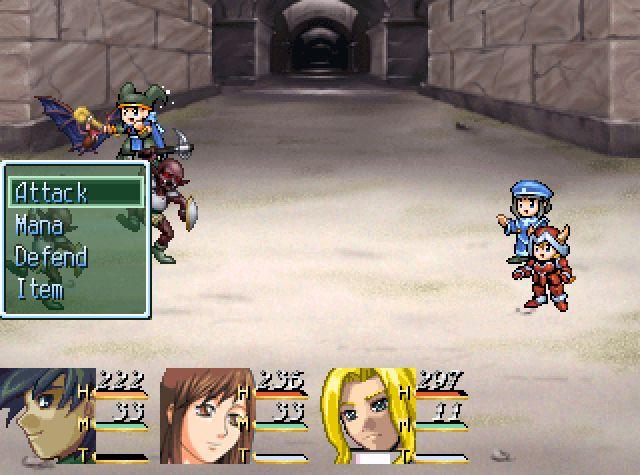Image resolution: width=640 pixels, height=475 pixels.
Task: Pick the brown-haired party member's portrait
Action: point(206,416)
